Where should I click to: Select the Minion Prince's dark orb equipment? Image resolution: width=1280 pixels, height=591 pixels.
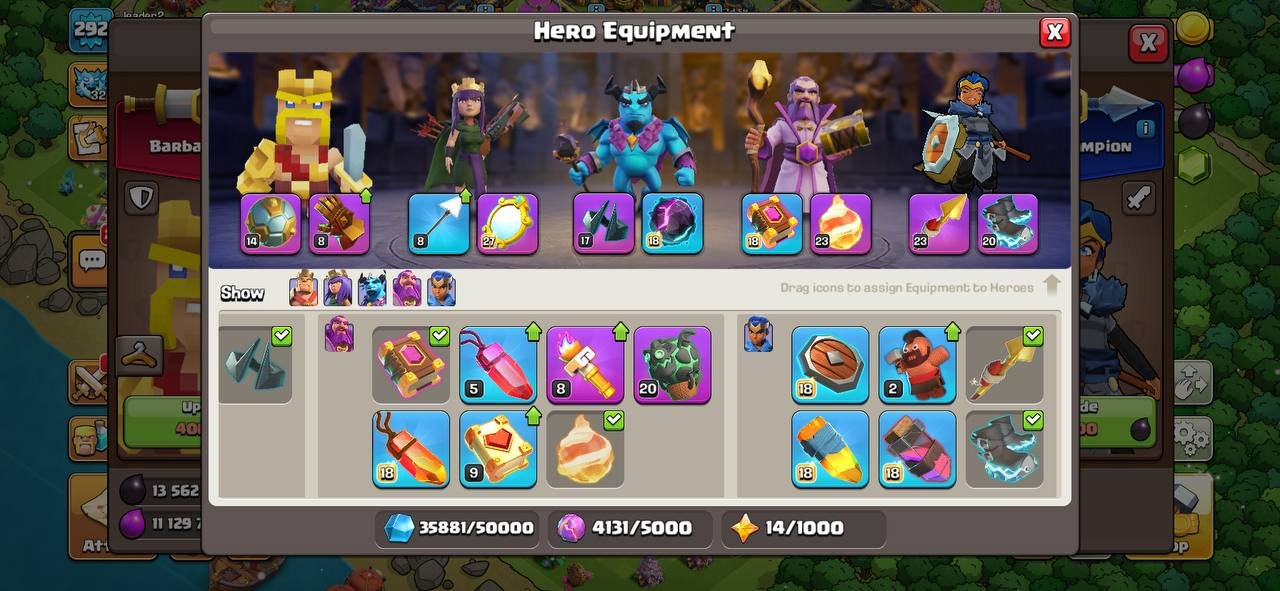[672, 223]
